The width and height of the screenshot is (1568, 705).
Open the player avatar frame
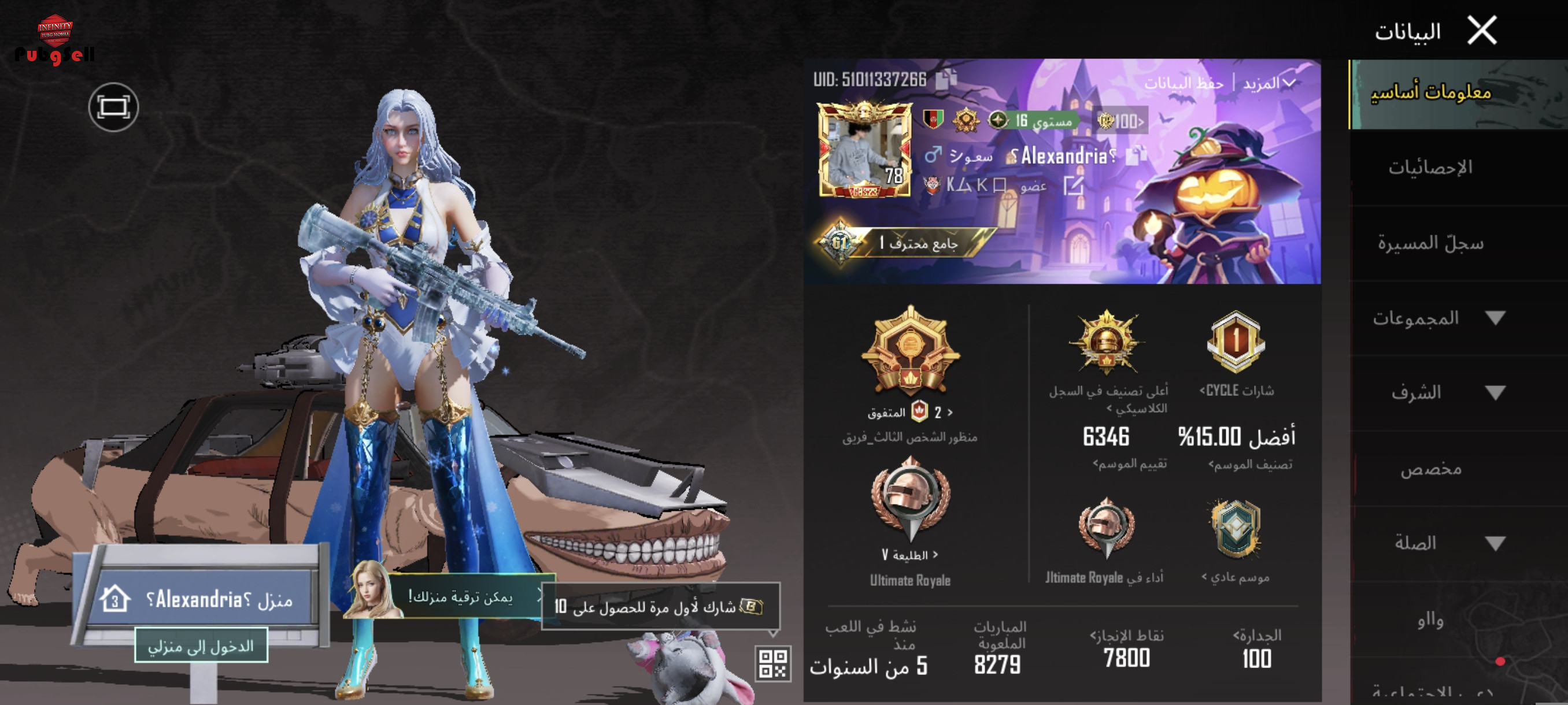click(864, 150)
